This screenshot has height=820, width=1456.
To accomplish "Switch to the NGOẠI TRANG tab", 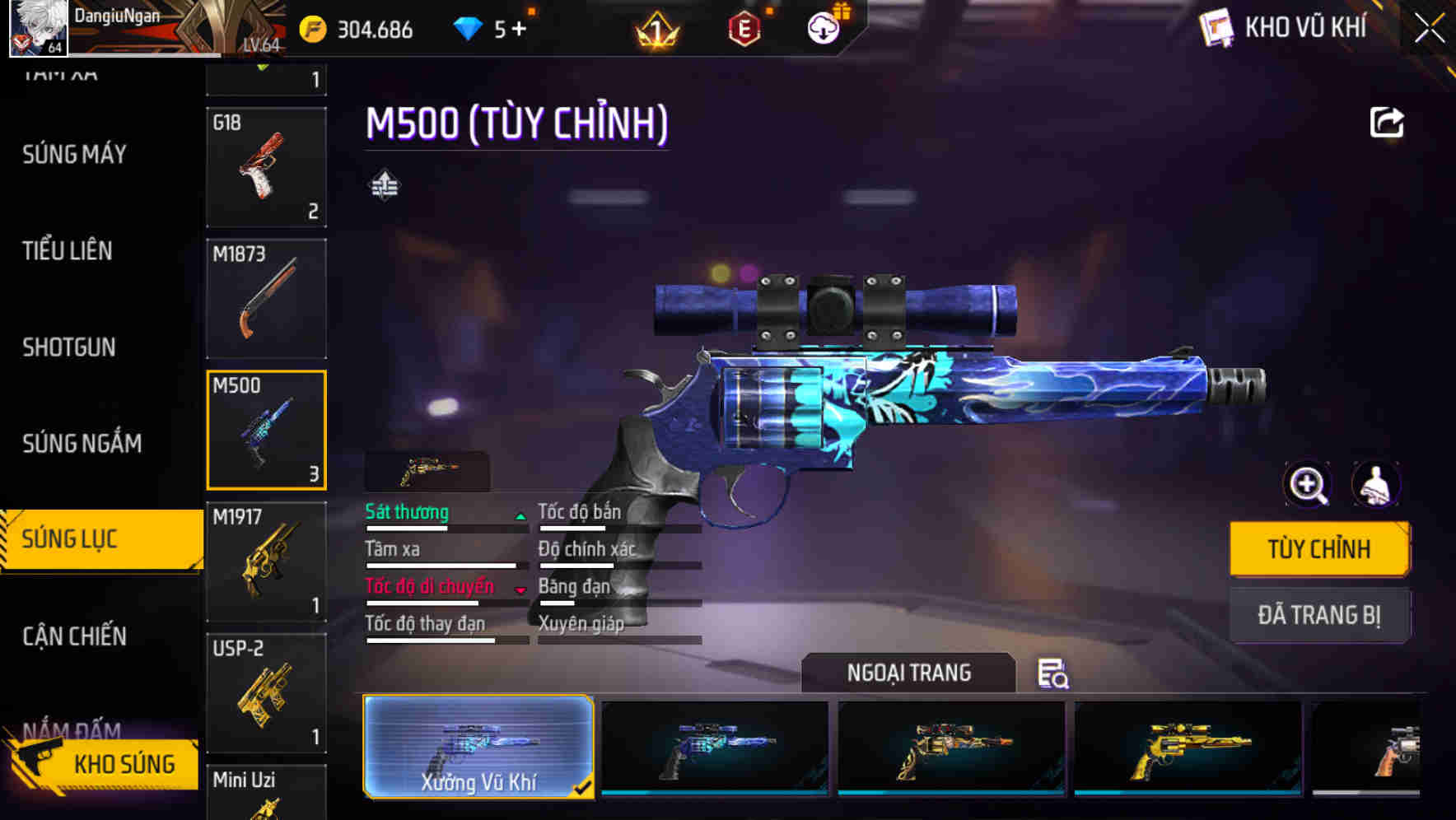I will coord(909,673).
